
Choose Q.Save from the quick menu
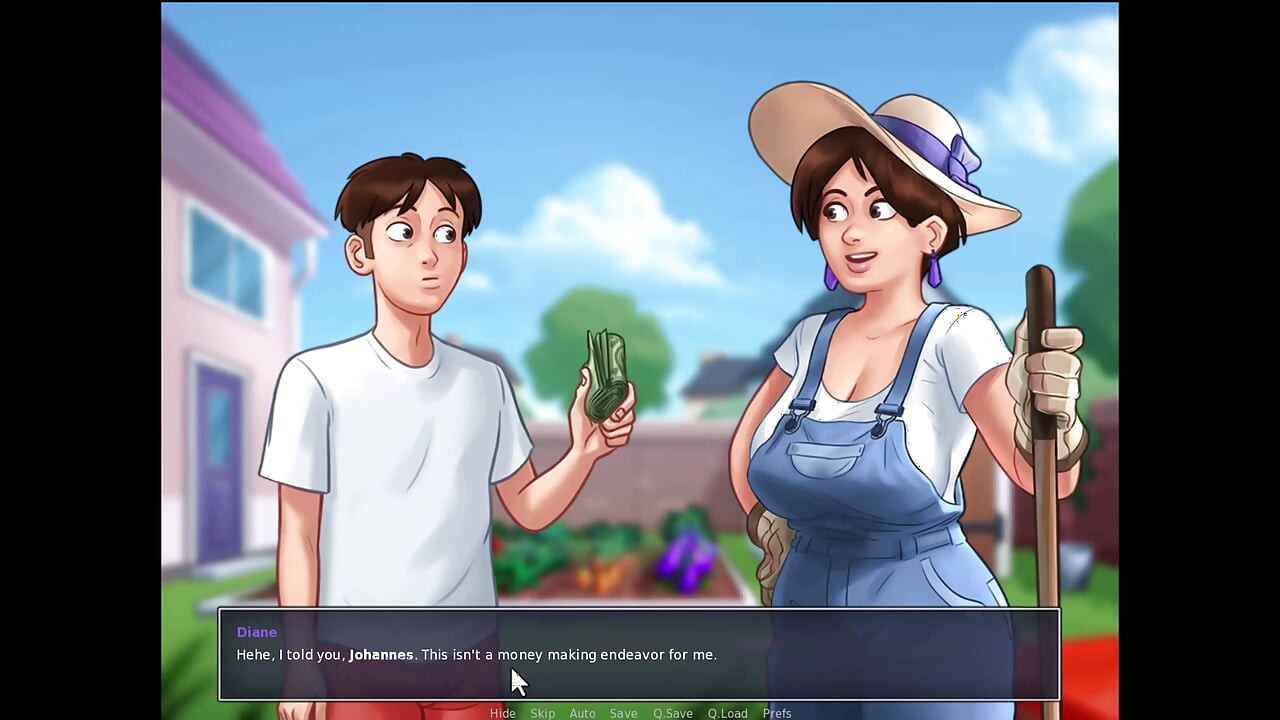(672, 713)
